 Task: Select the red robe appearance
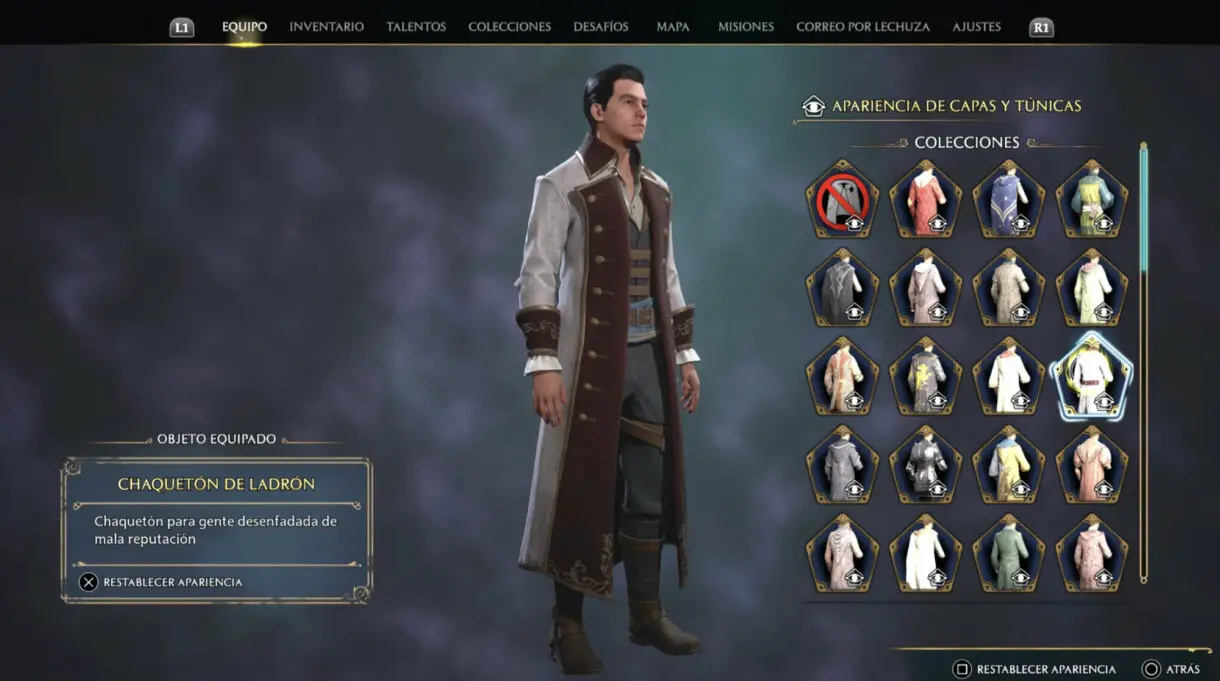pyautogui.click(x=925, y=200)
